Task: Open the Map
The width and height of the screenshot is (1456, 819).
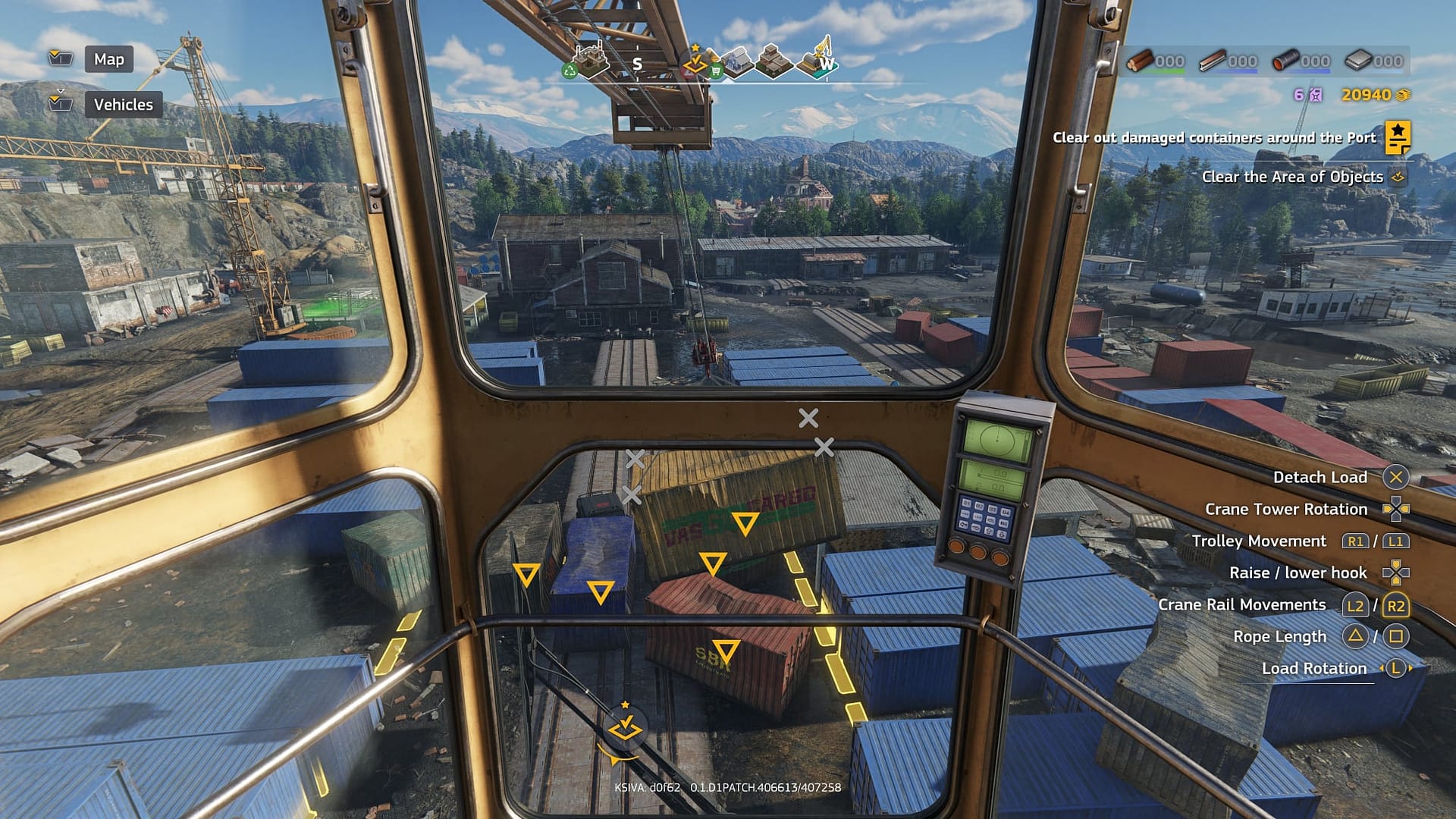Action: pyautogui.click(x=108, y=59)
